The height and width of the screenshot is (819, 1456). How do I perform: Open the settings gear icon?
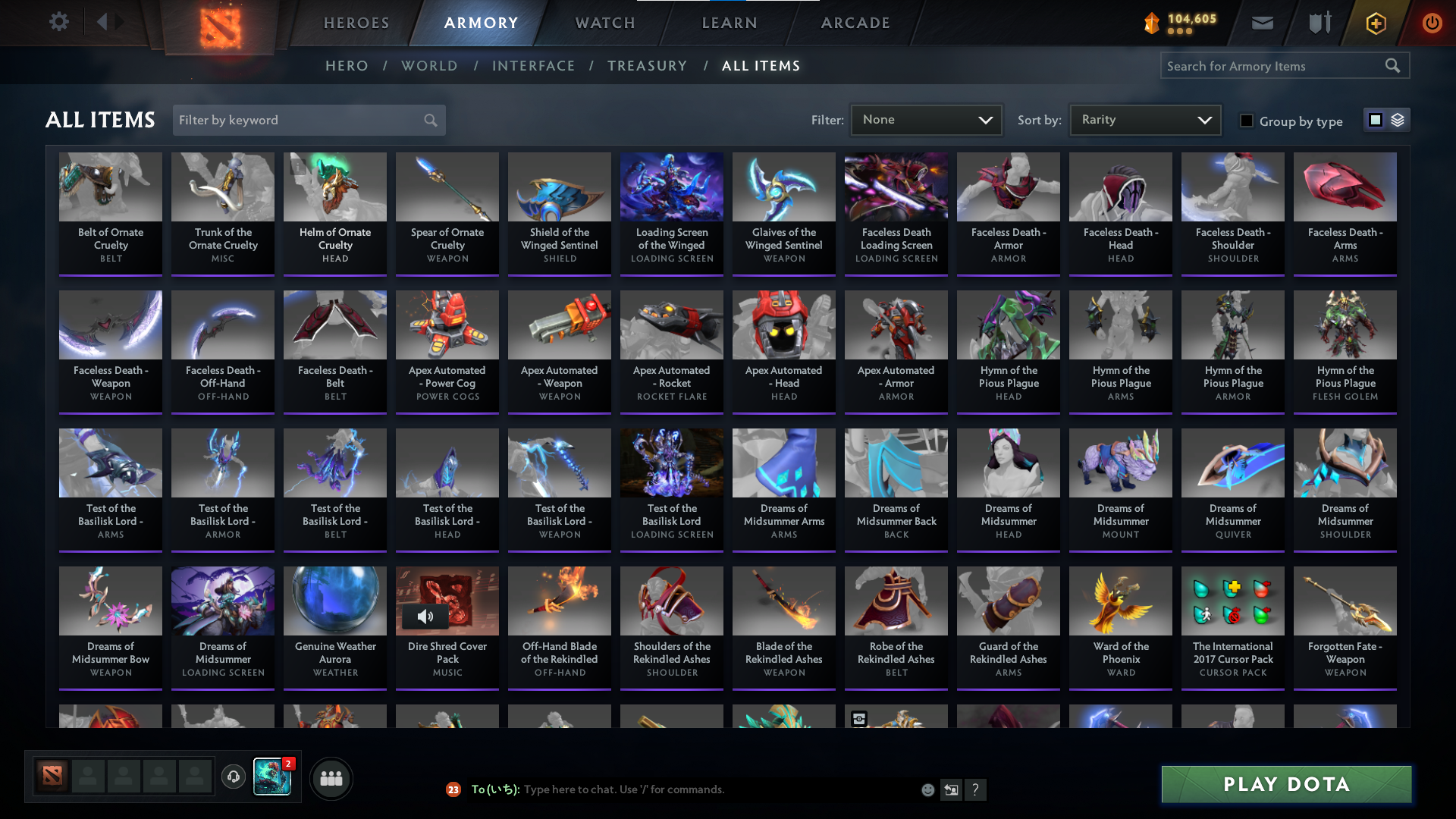coord(59,23)
